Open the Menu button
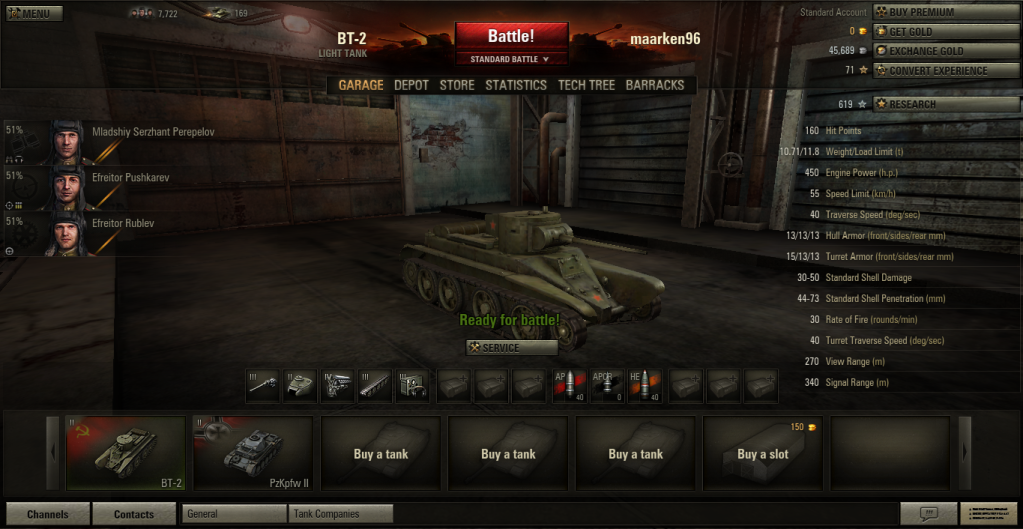1023x529 pixels. coord(33,14)
